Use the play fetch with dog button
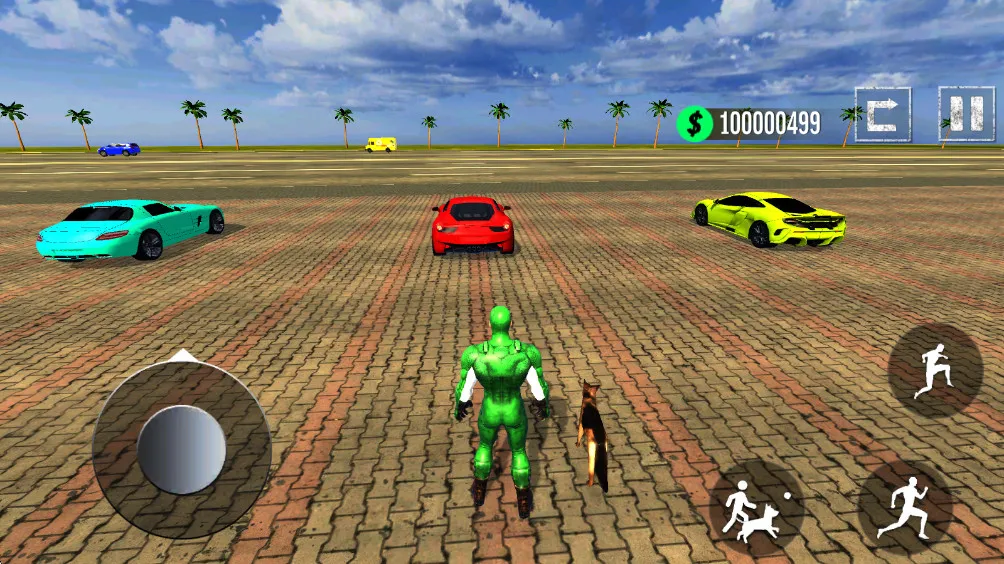This screenshot has width=1004, height=564. pos(757,507)
